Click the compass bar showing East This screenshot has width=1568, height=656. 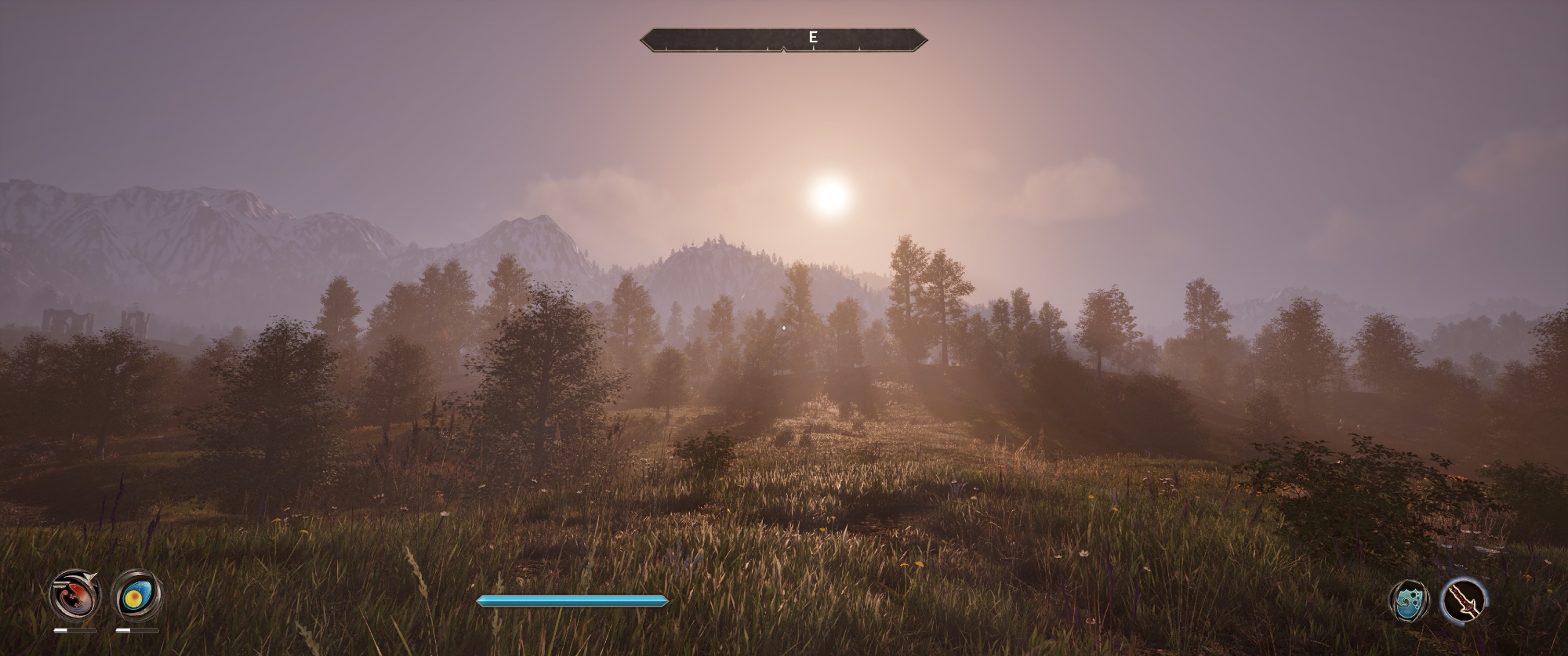(x=783, y=38)
